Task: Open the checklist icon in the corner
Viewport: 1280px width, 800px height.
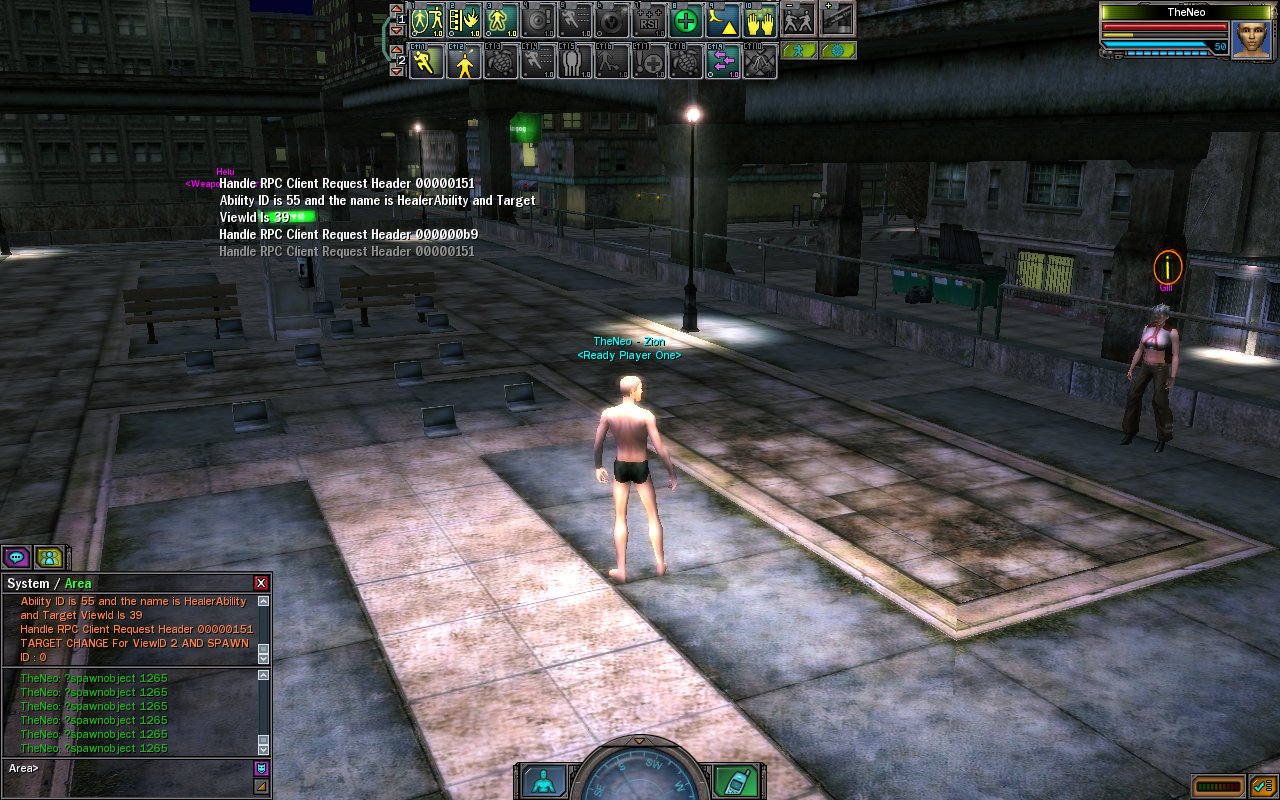Action: [1262, 786]
